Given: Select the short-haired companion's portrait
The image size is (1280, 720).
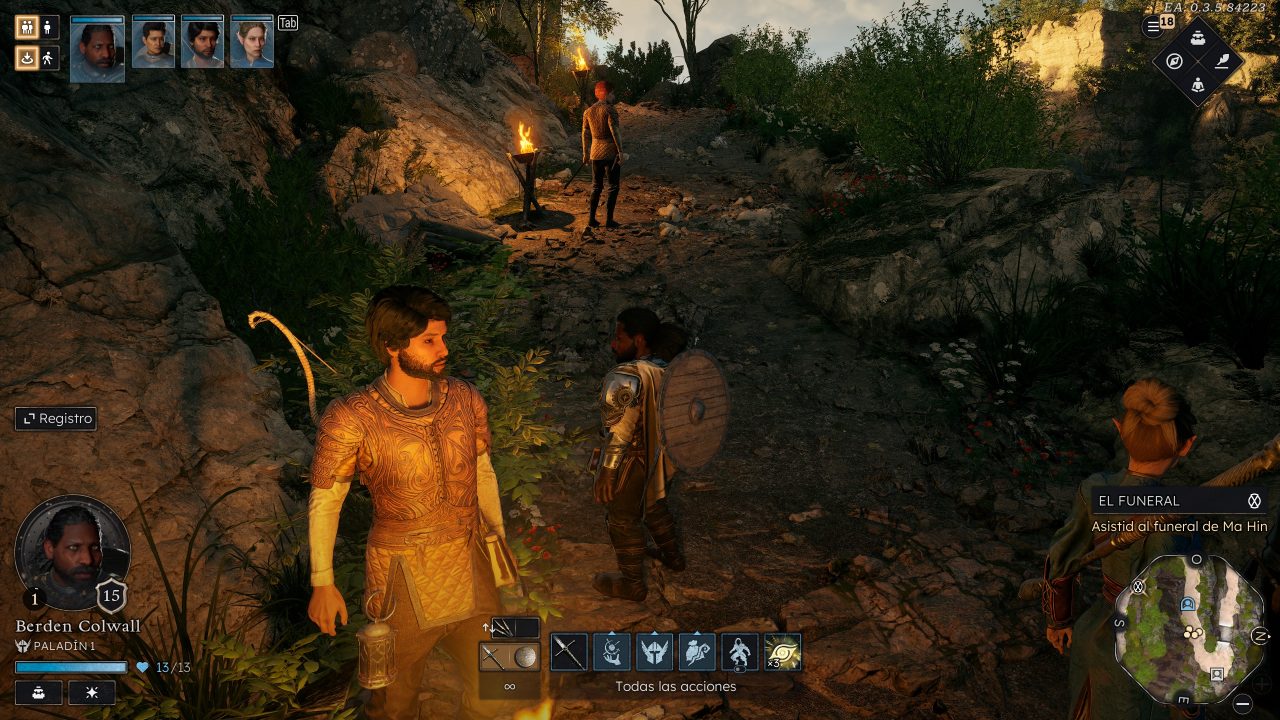Looking at the screenshot, I should tap(153, 43).
